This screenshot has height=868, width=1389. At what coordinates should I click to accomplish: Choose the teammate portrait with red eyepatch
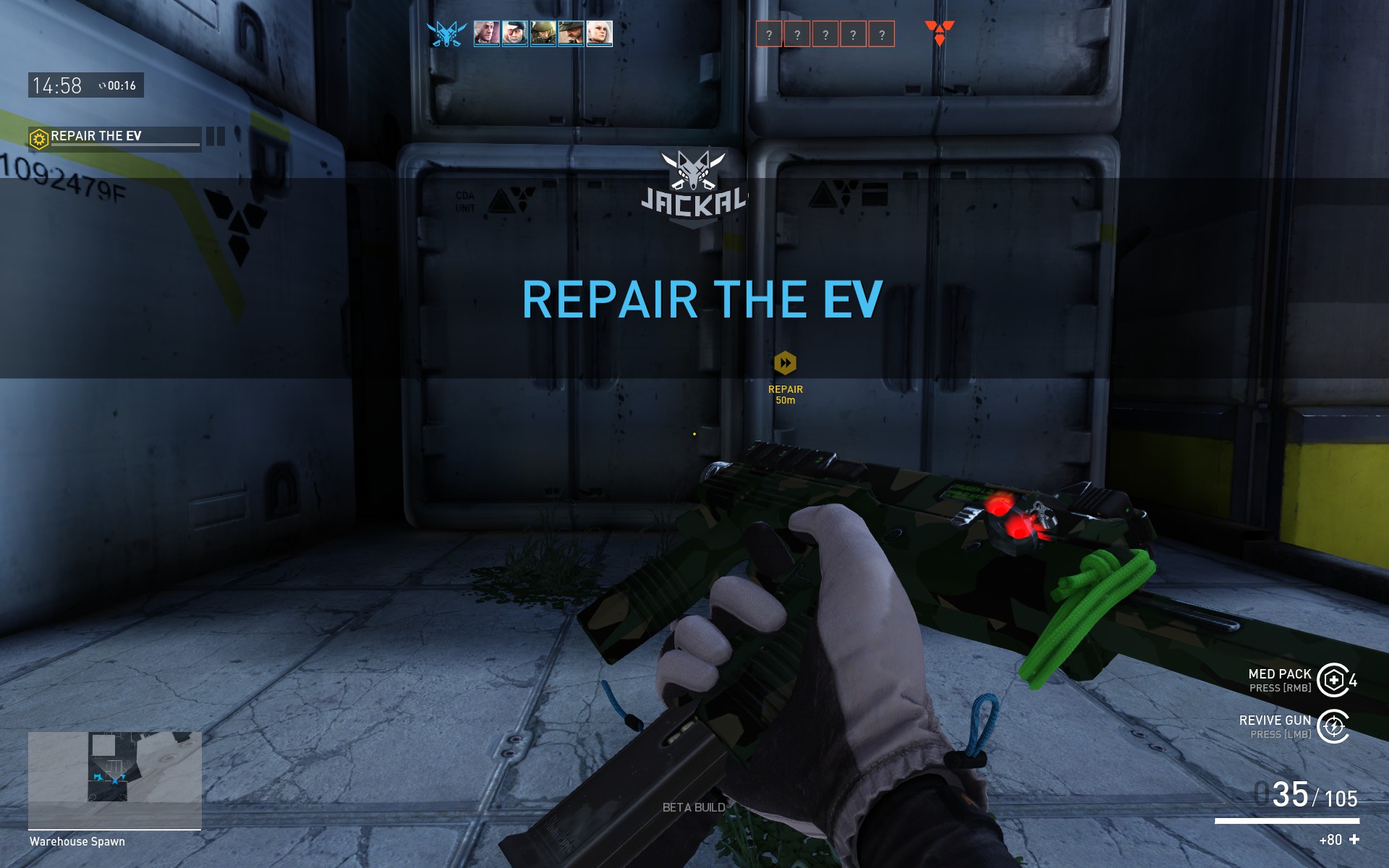[x=514, y=33]
